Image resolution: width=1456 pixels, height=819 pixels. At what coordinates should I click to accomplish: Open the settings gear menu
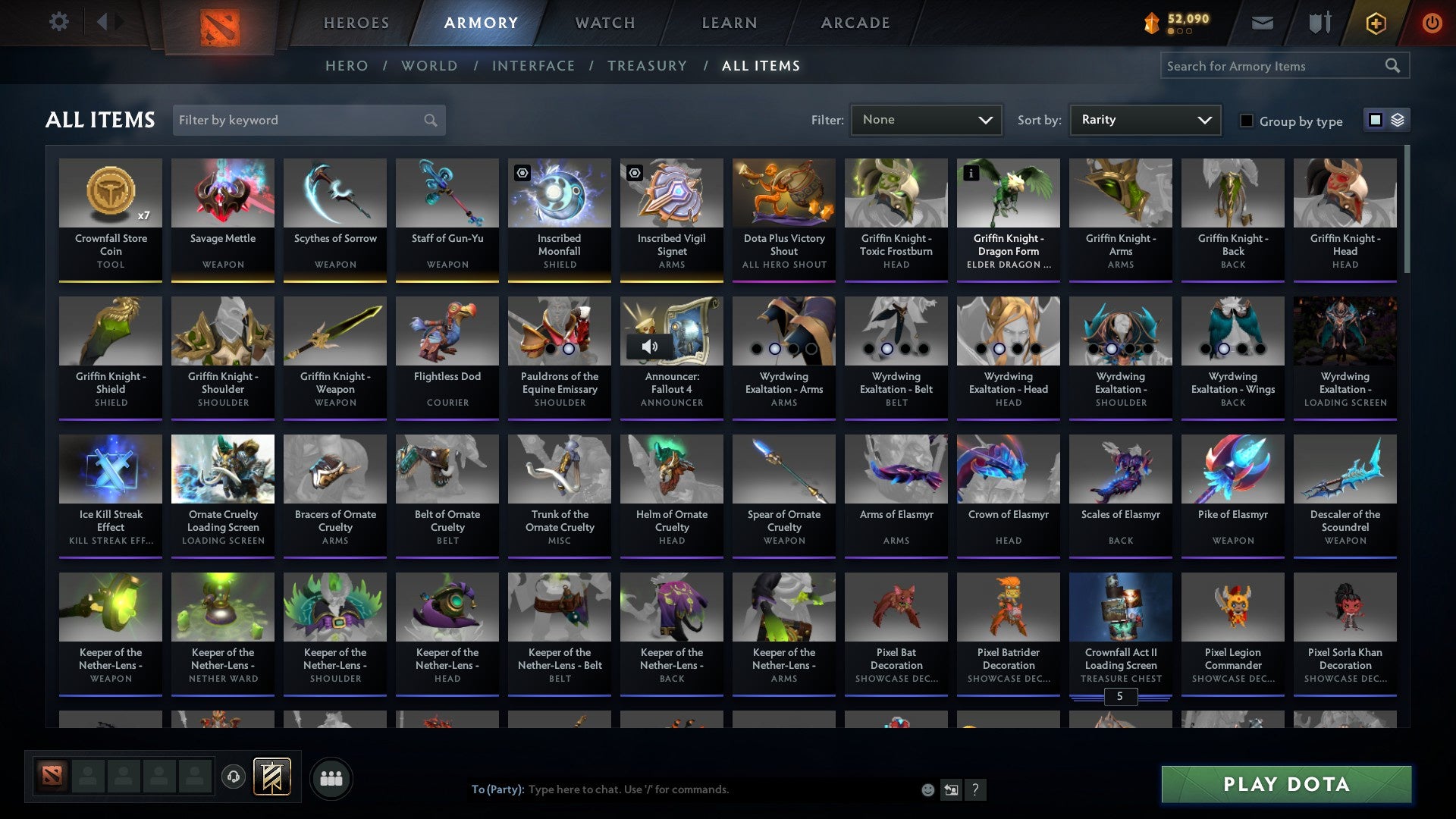click(x=58, y=22)
